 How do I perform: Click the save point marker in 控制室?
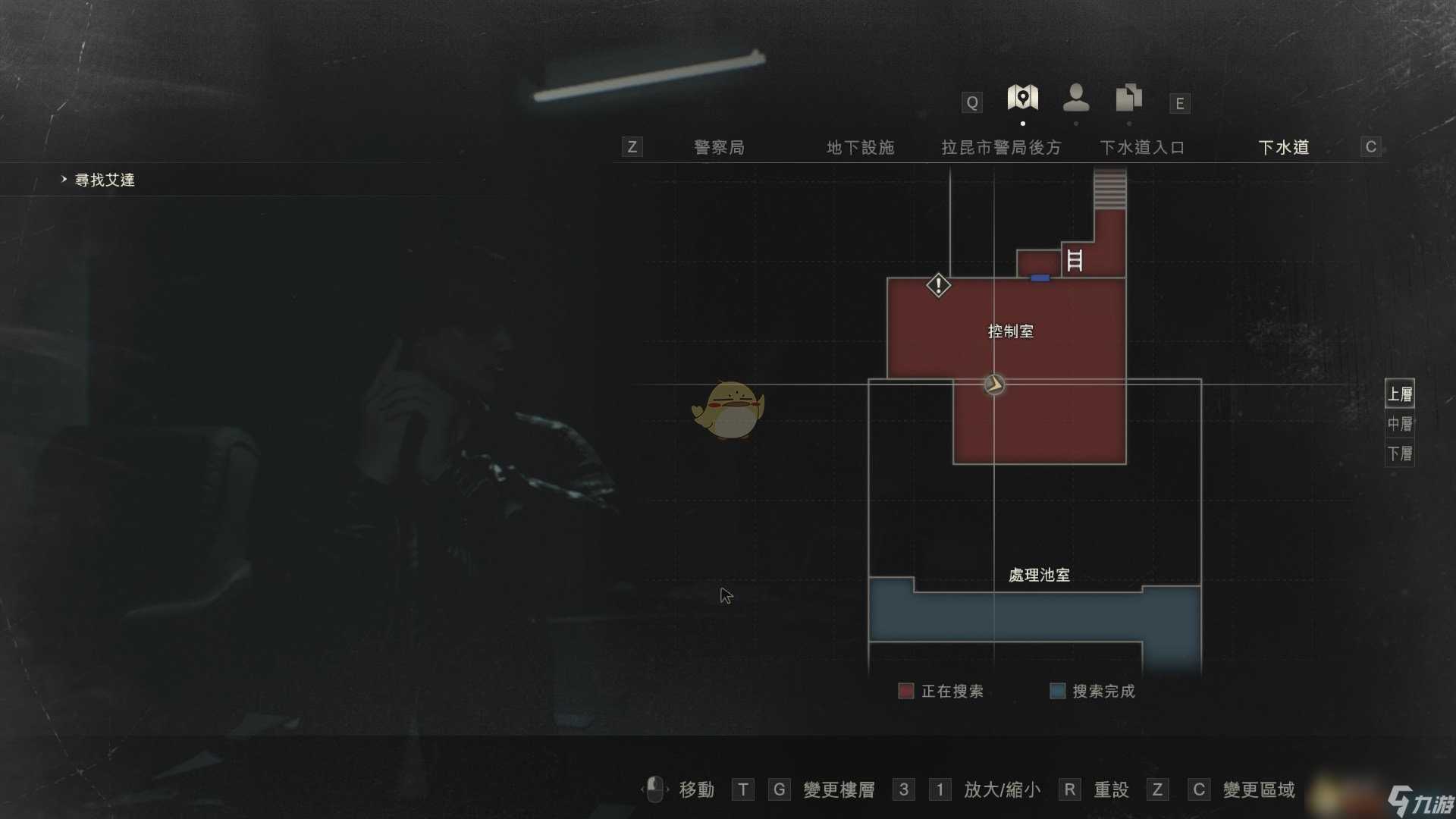point(993,384)
